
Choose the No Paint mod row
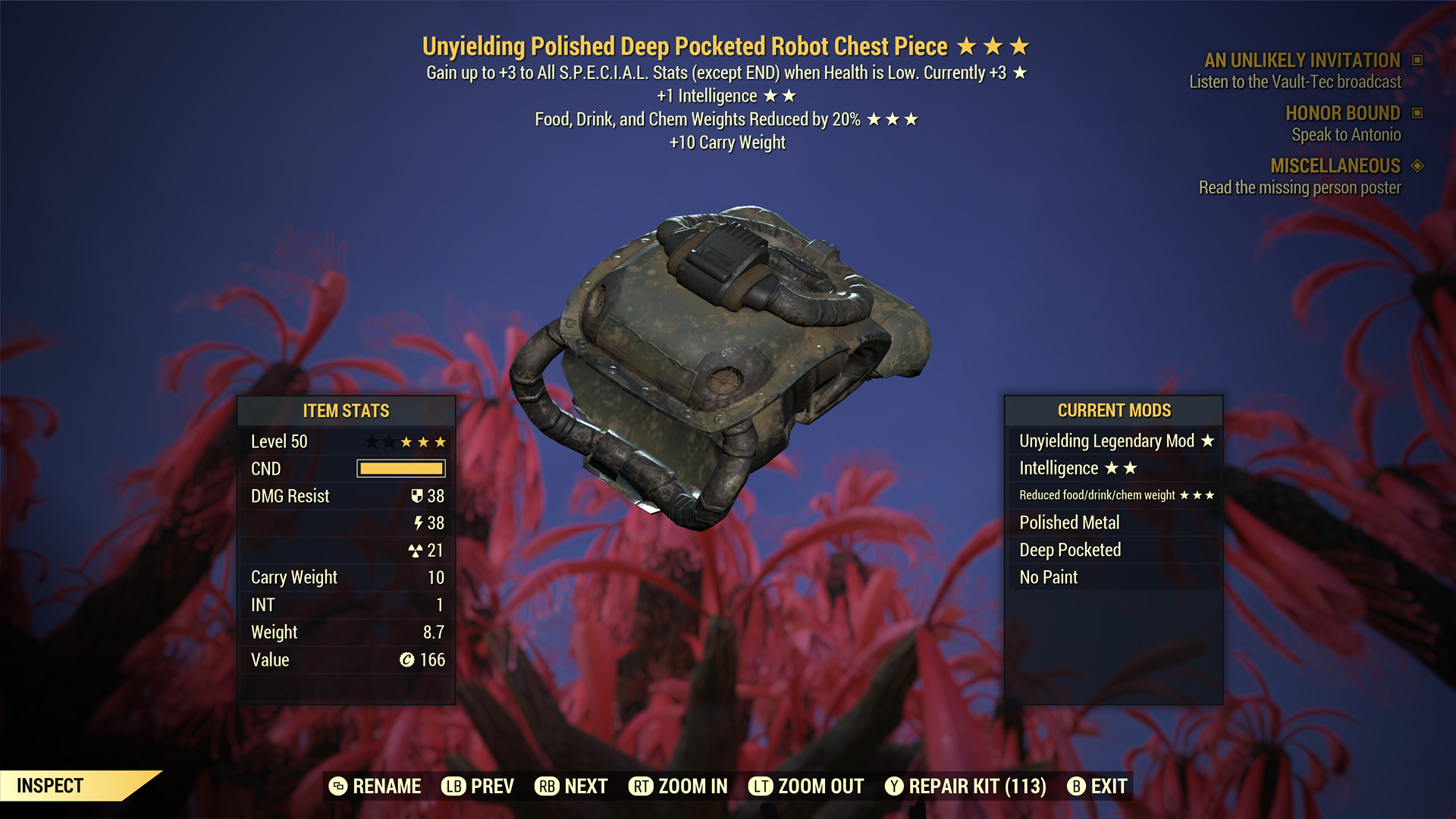pos(1113,577)
